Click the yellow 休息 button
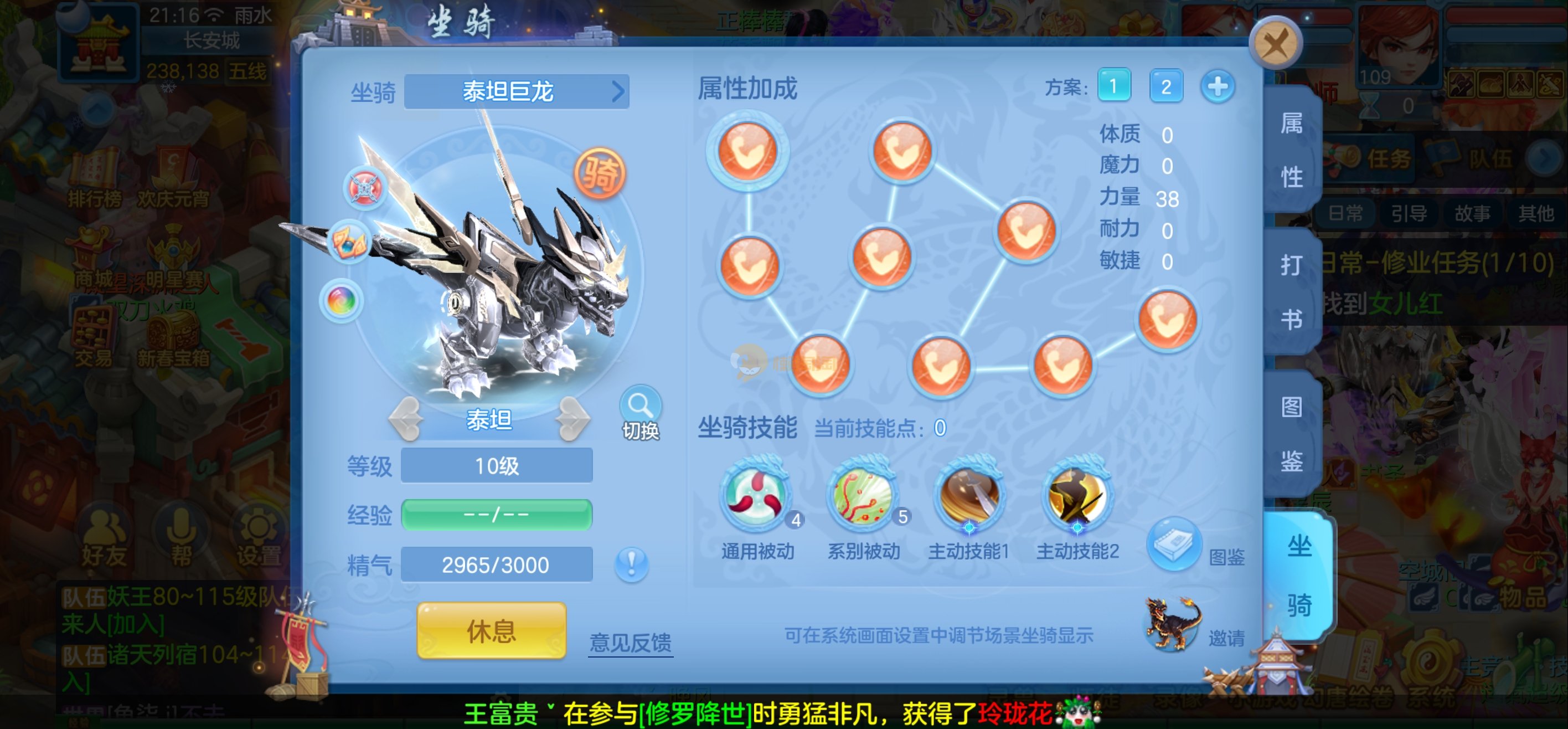1568x729 pixels. 491,631
